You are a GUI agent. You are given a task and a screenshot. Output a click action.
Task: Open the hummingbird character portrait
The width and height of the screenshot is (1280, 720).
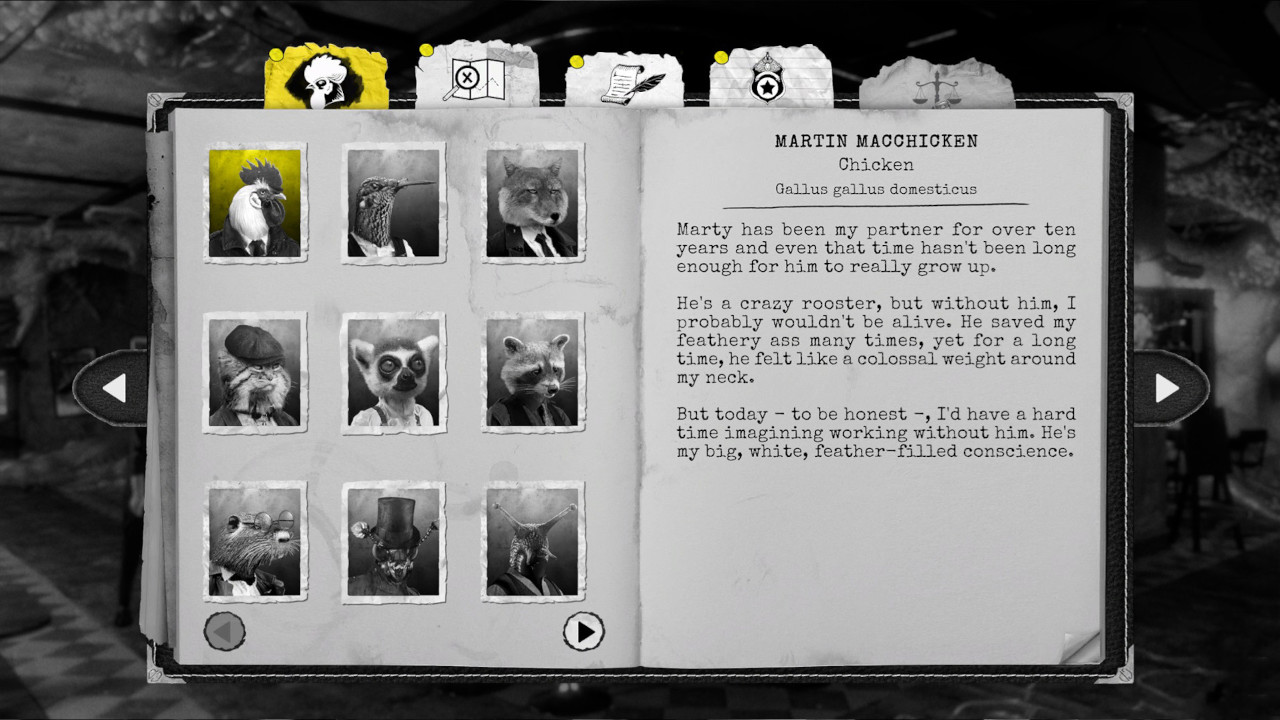pyautogui.click(x=394, y=200)
